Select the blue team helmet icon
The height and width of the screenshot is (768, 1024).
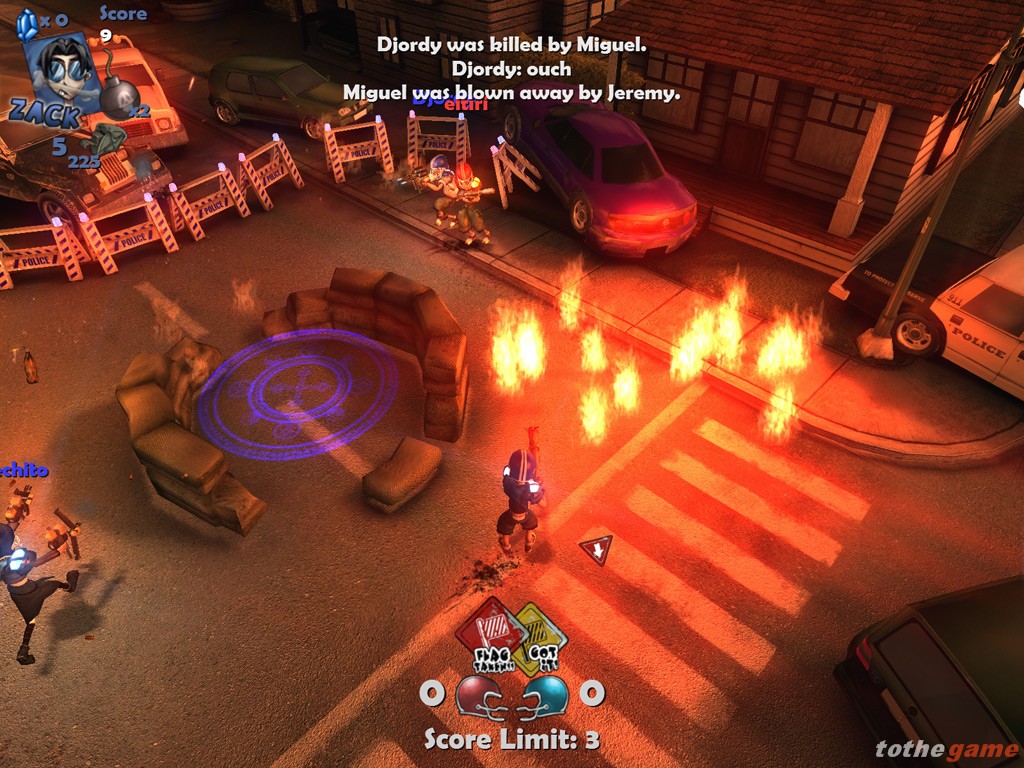click(x=545, y=694)
